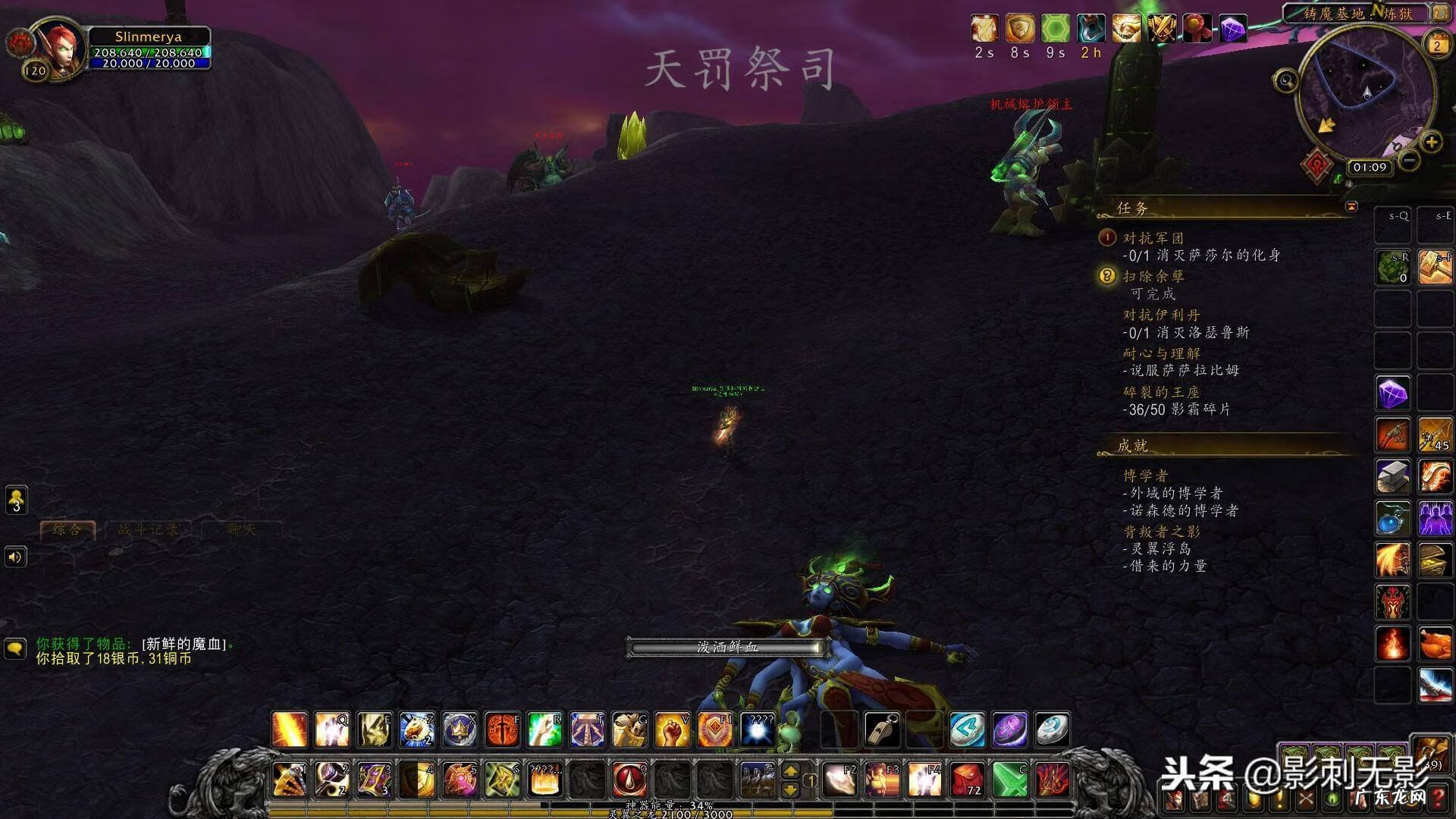Cast the golden fist ability
This screenshot has width=1456, height=819.
[672, 730]
